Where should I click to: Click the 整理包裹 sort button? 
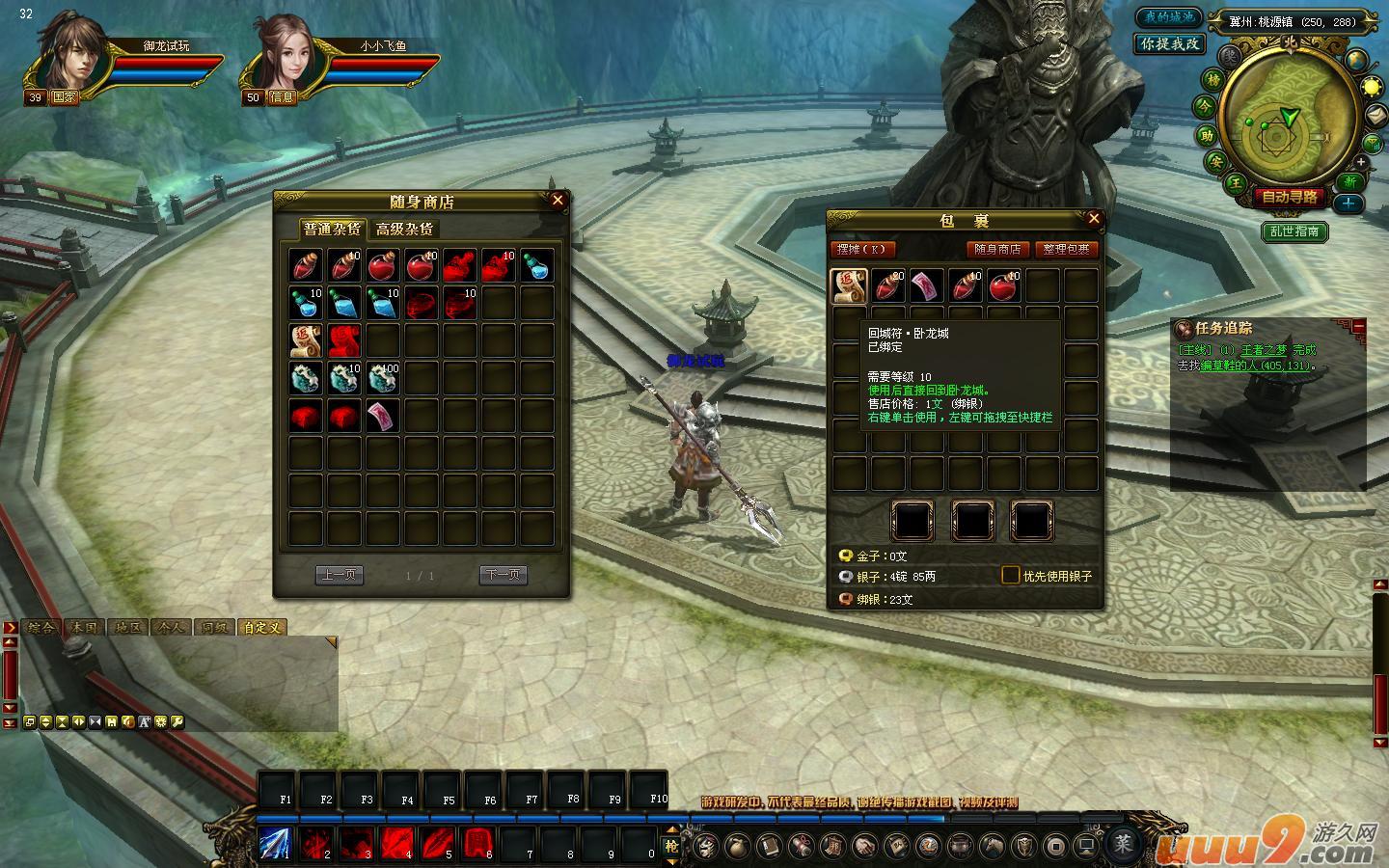(1067, 249)
